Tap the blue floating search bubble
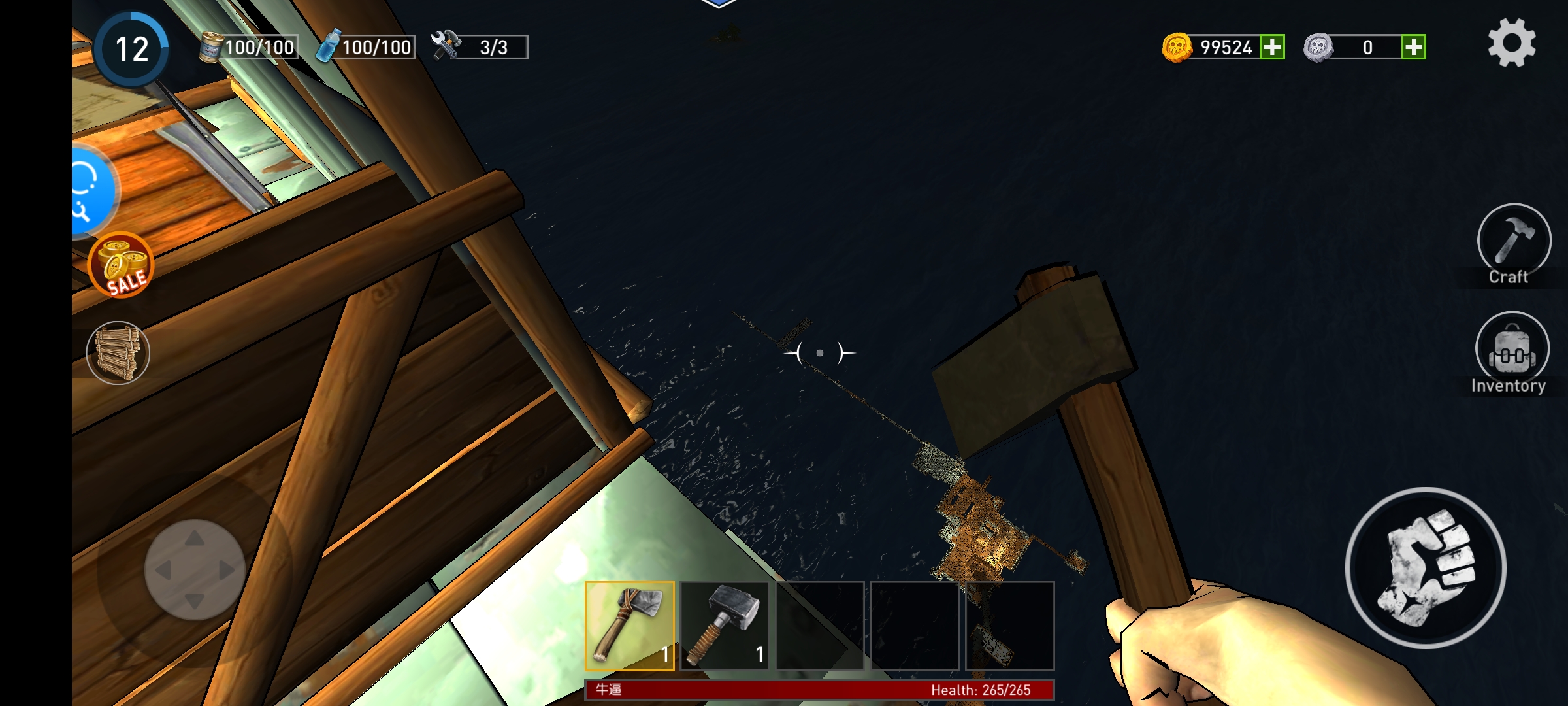 point(91,191)
